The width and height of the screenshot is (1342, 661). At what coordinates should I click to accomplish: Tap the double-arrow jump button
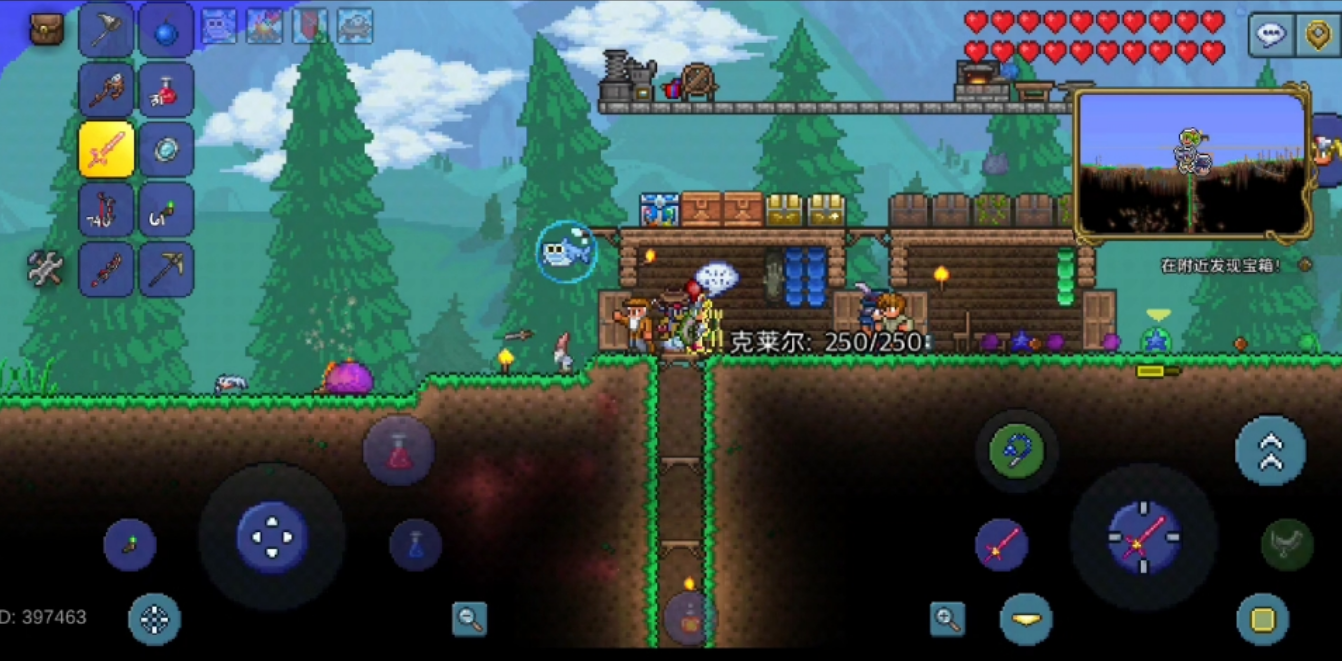point(1270,451)
